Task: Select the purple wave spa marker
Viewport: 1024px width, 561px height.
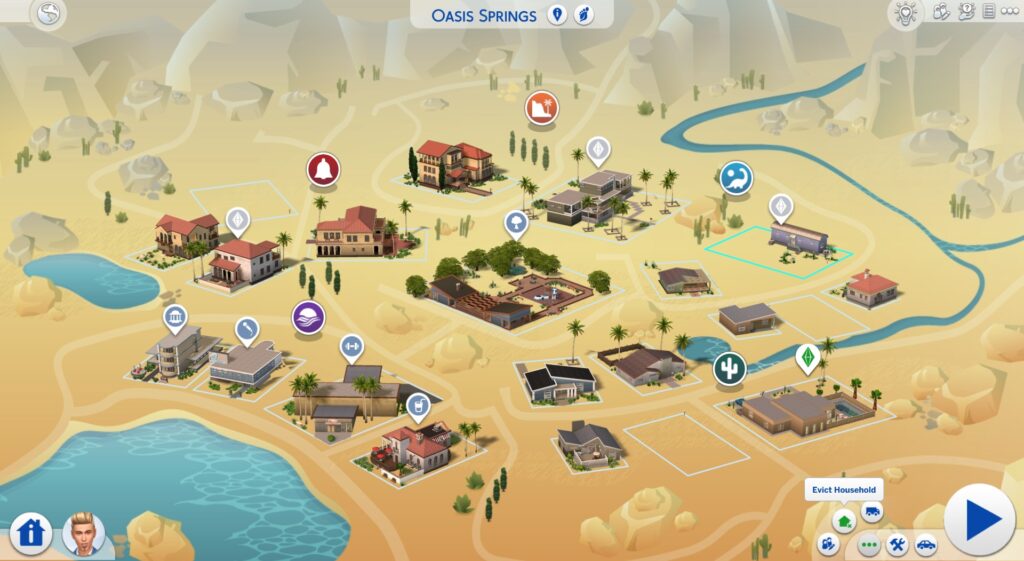Action: (308, 318)
